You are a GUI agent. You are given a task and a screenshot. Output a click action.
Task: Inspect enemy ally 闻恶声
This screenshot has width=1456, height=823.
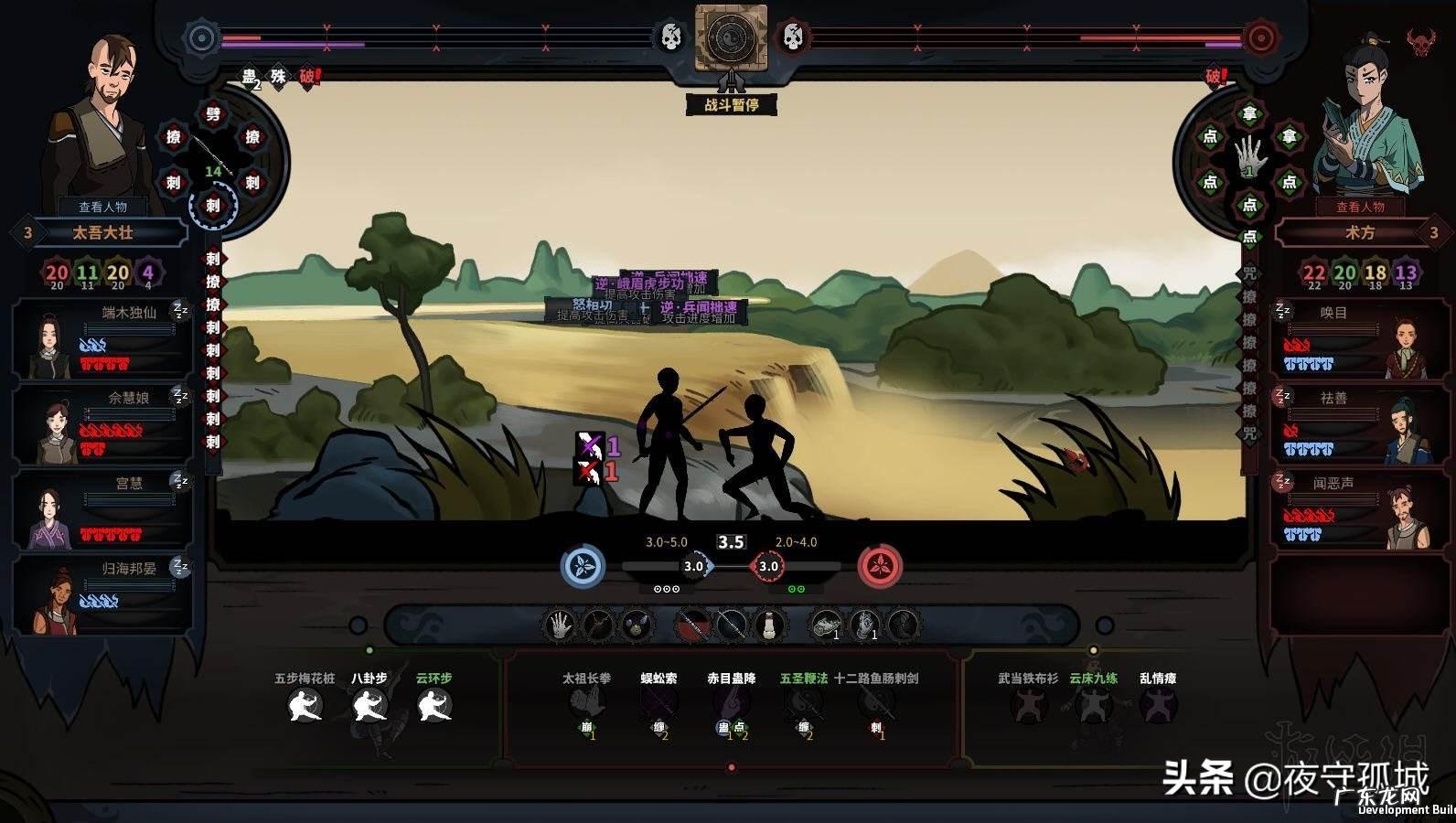(x=1352, y=508)
